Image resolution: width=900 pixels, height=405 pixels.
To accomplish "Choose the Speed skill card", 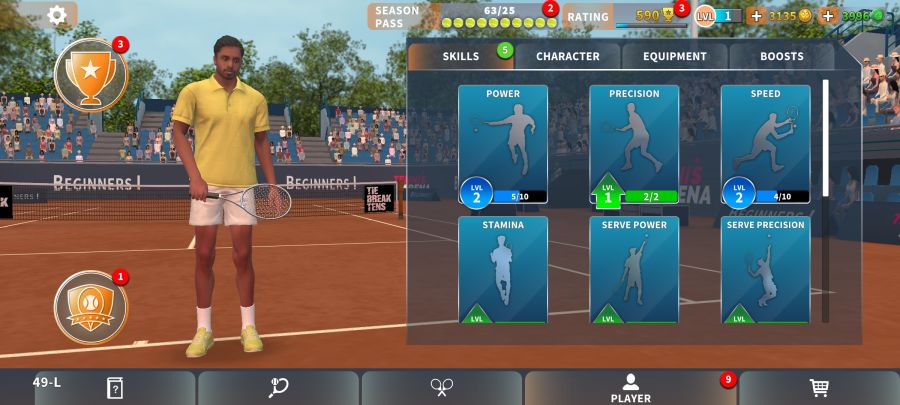I will click(x=765, y=144).
